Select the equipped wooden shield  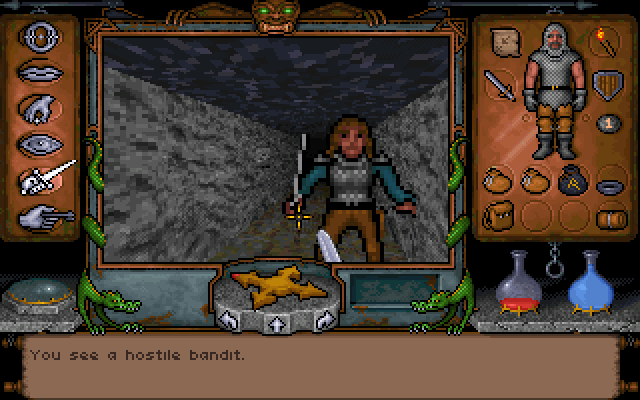point(605,85)
